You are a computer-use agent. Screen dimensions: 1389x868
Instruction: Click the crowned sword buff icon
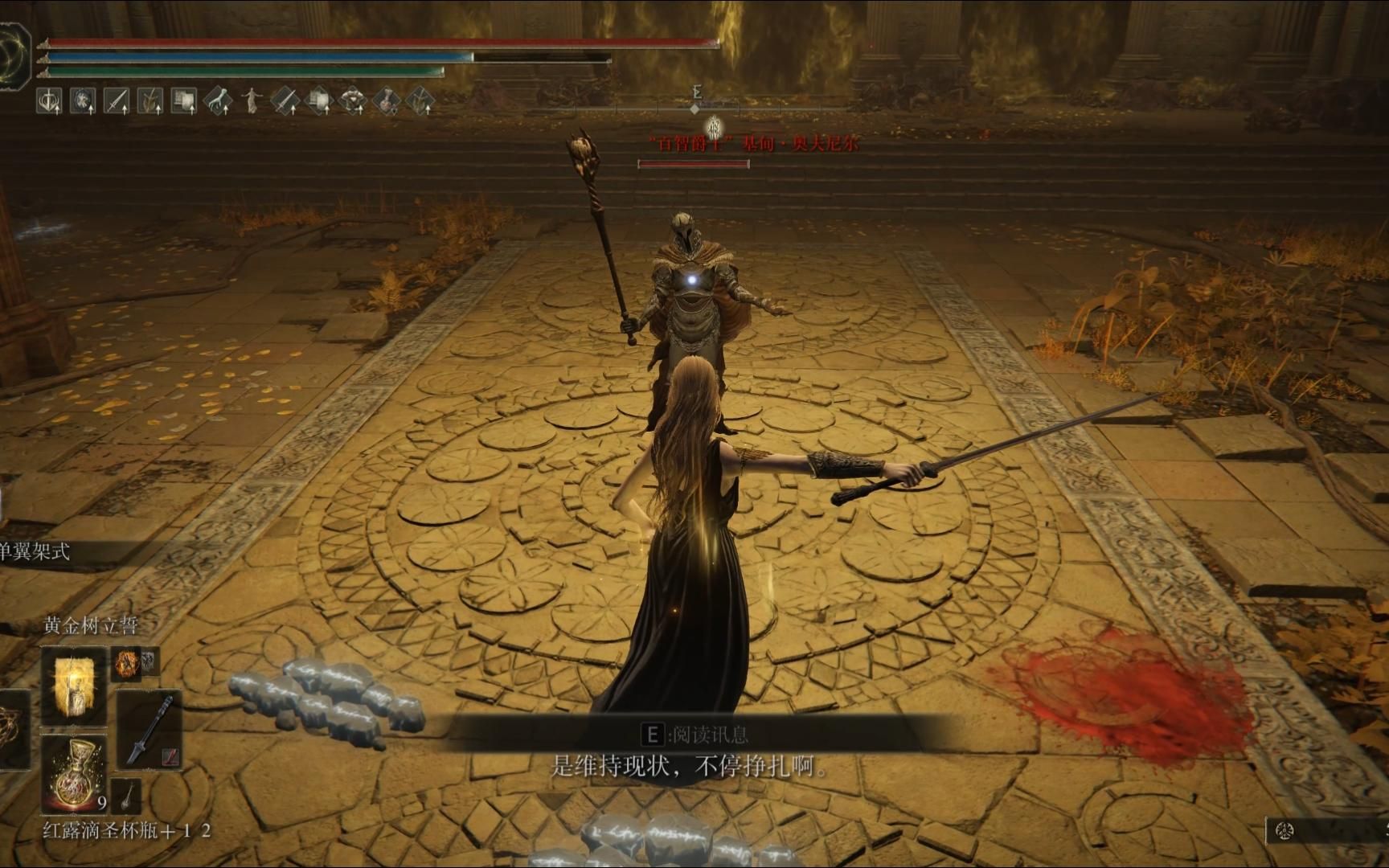point(49,101)
